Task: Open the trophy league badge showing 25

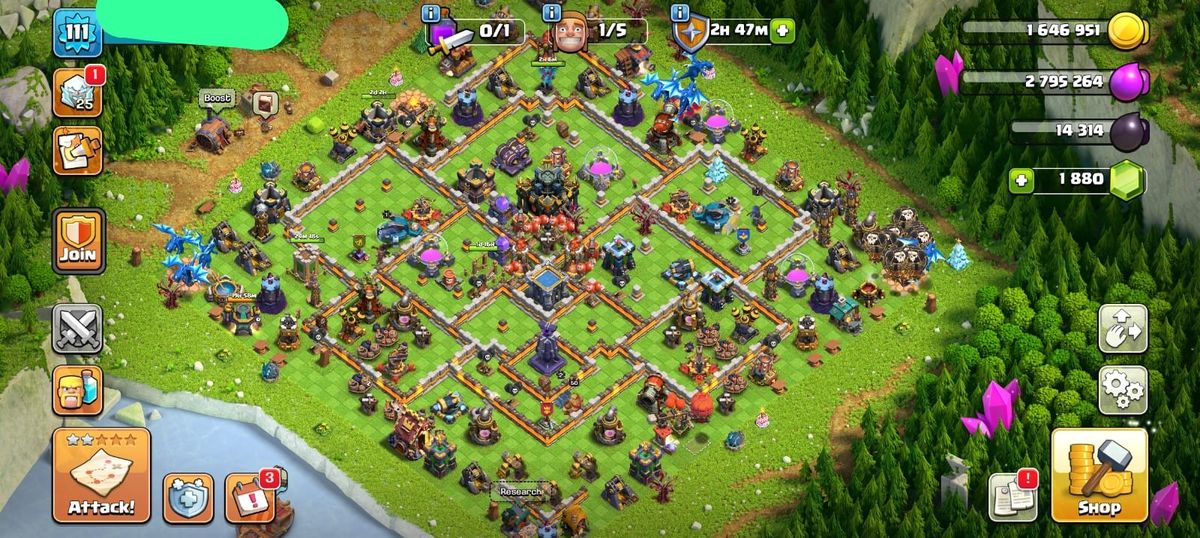Action: tap(78, 93)
